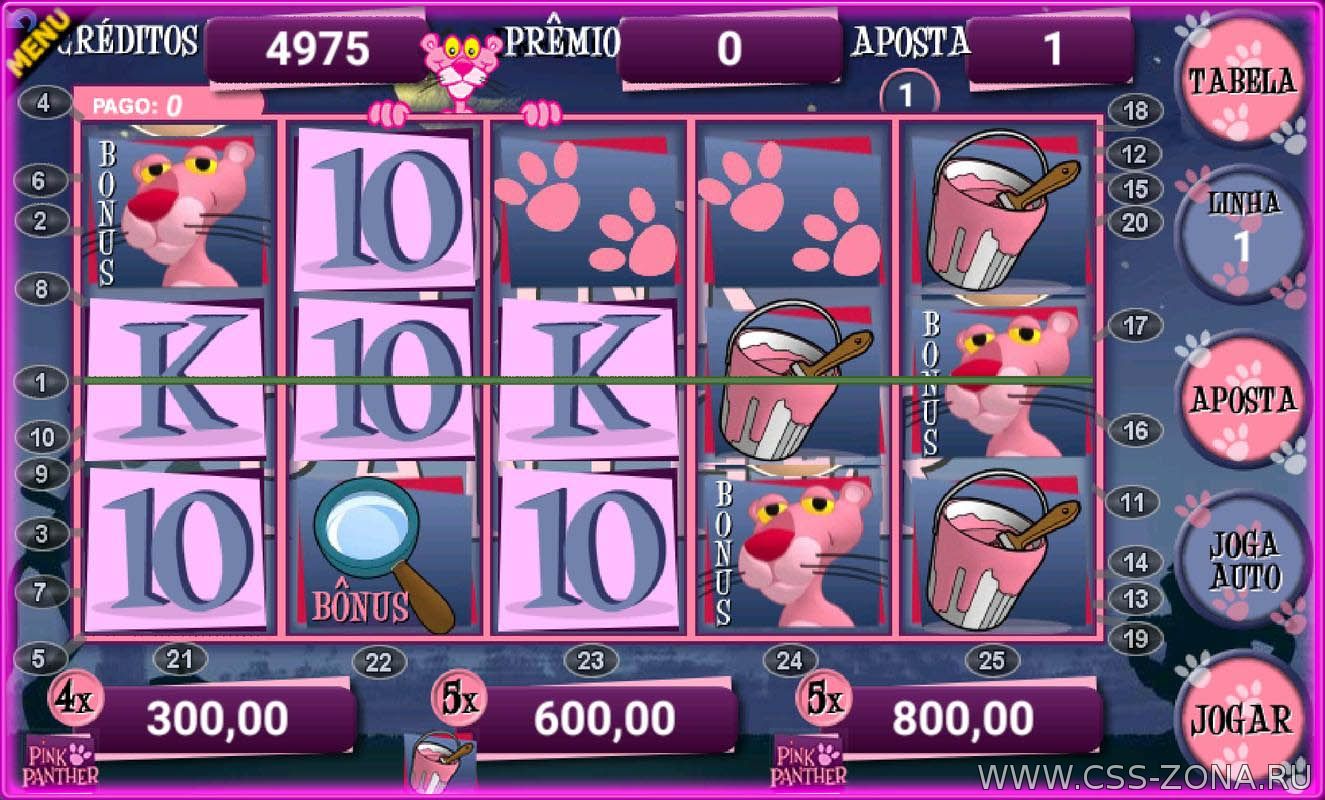Change the LINHA line count
1325x800 pixels.
click(1243, 232)
